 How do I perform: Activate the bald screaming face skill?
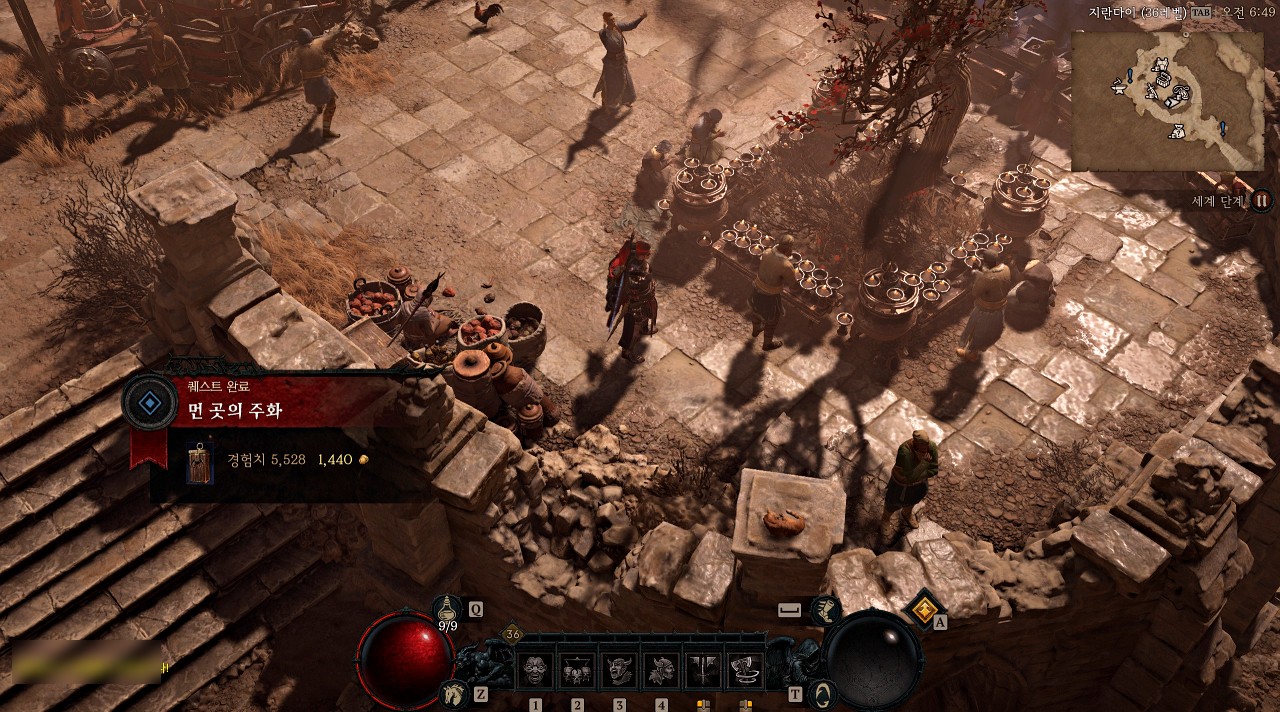[535, 669]
